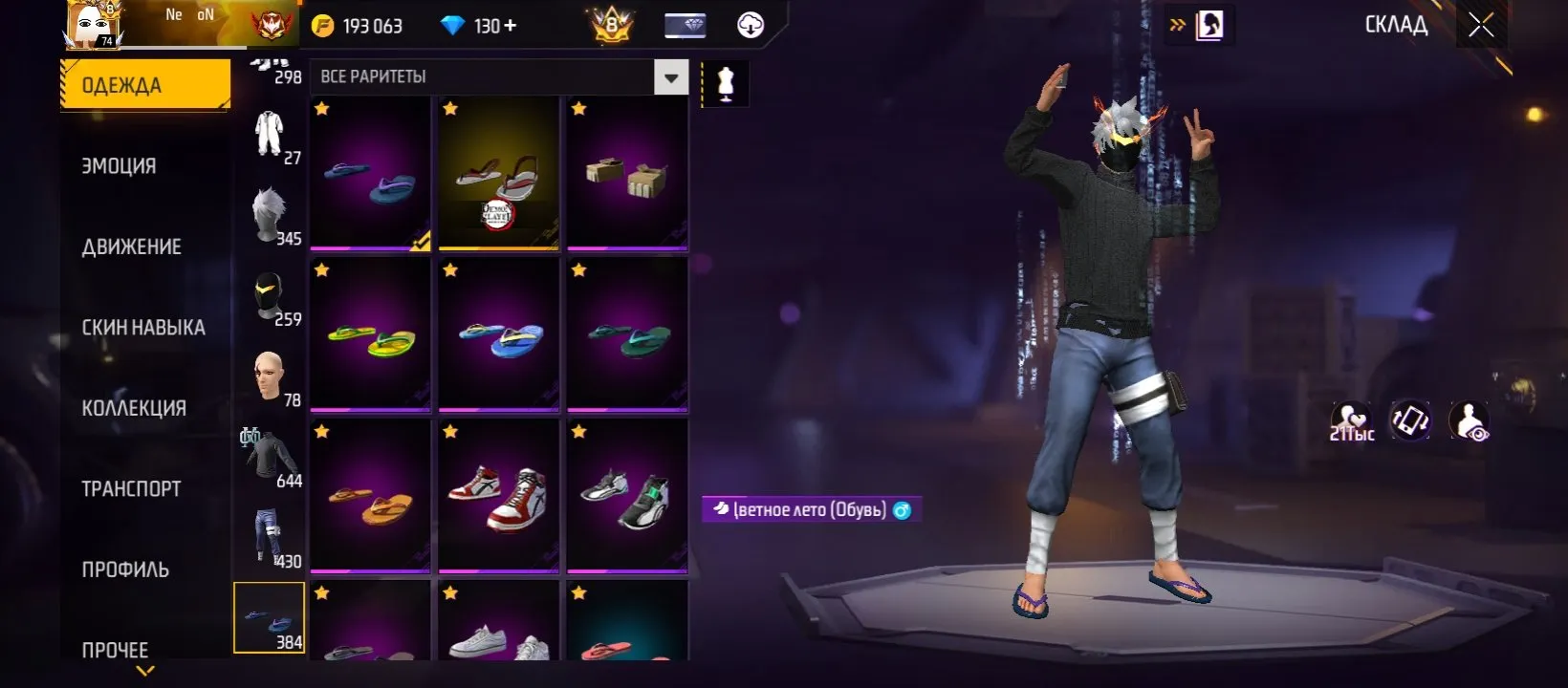Toggle character visibility with the eye icon
The height and width of the screenshot is (688, 1568).
point(1470,420)
